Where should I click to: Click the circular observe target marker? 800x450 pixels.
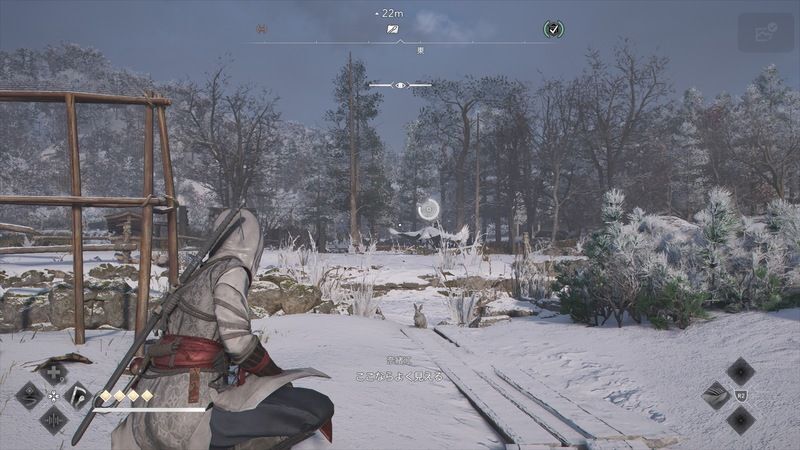pos(429,208)
